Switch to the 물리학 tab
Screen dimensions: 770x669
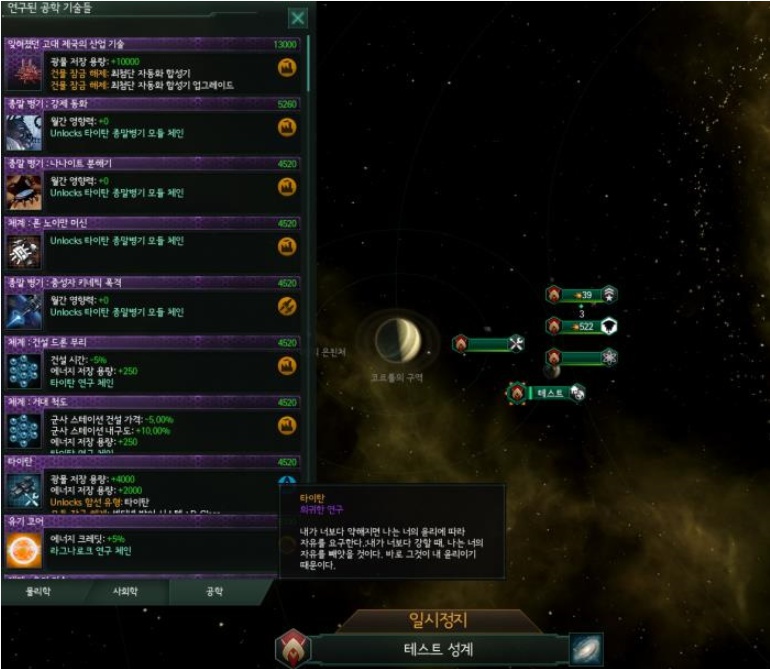[x=37, y=591]
